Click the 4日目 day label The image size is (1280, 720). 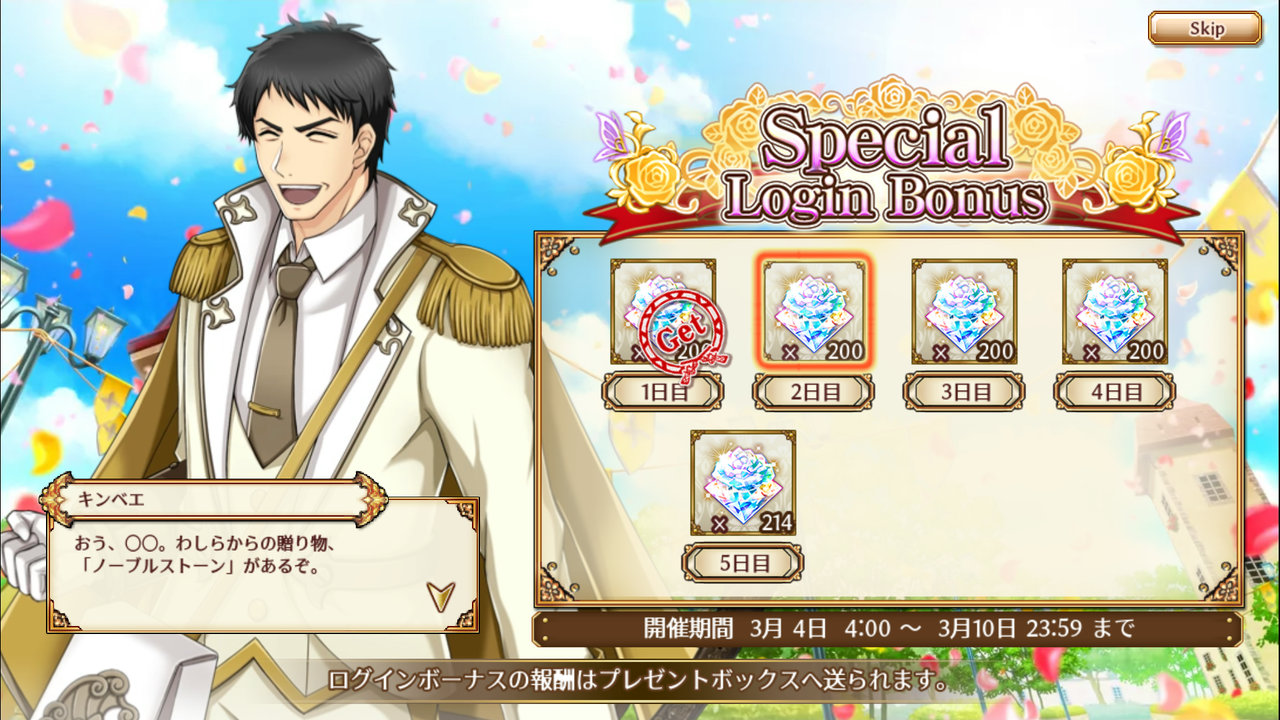tap(1114, 391)
